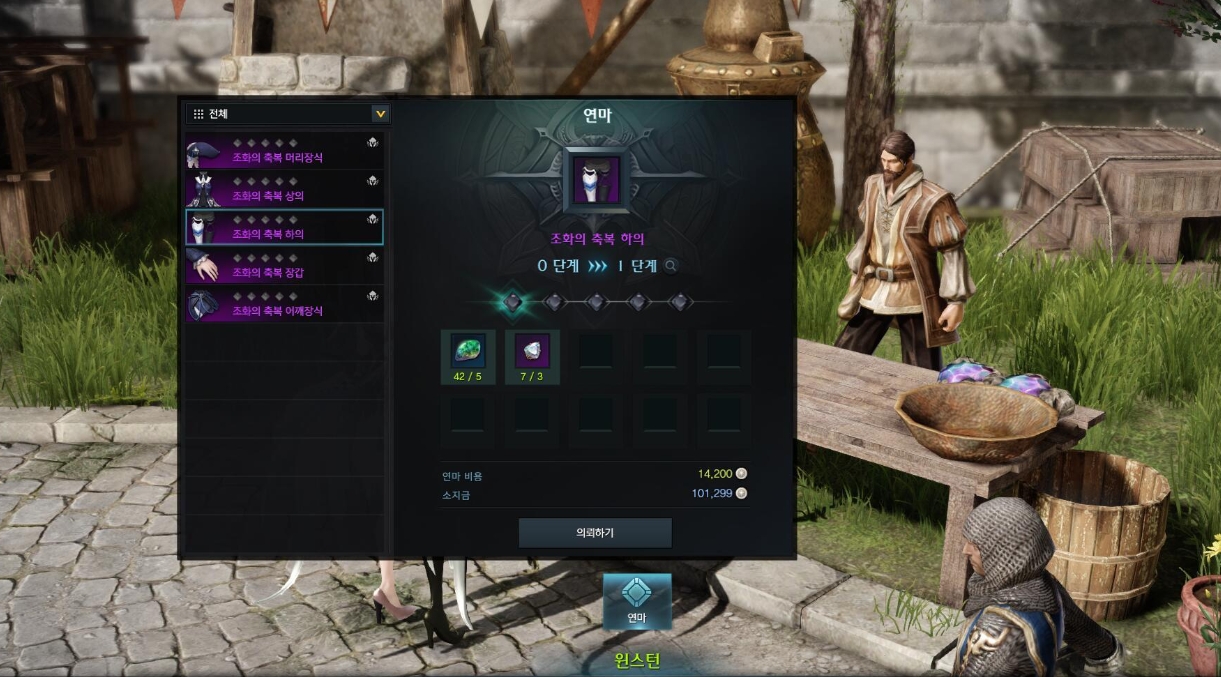1221x677 pixels.
Task: Pick 조화의 축복 장갑 from the list
Action: tap(284, 265)
